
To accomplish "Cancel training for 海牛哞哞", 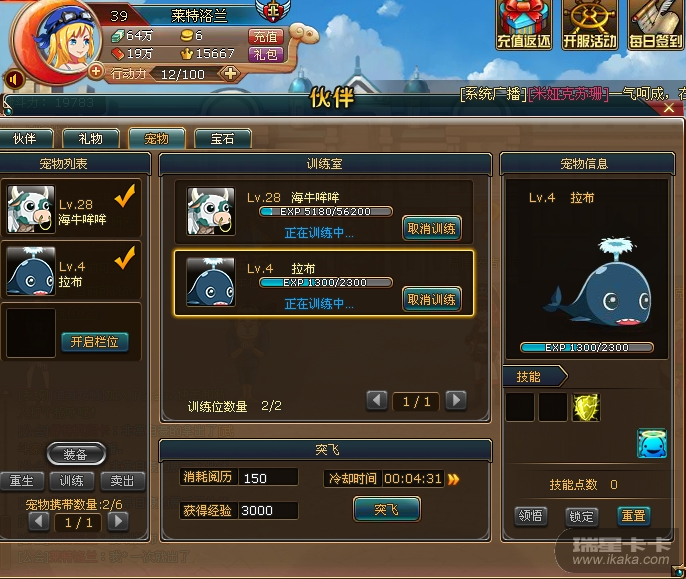I will [x=432, y=228].
